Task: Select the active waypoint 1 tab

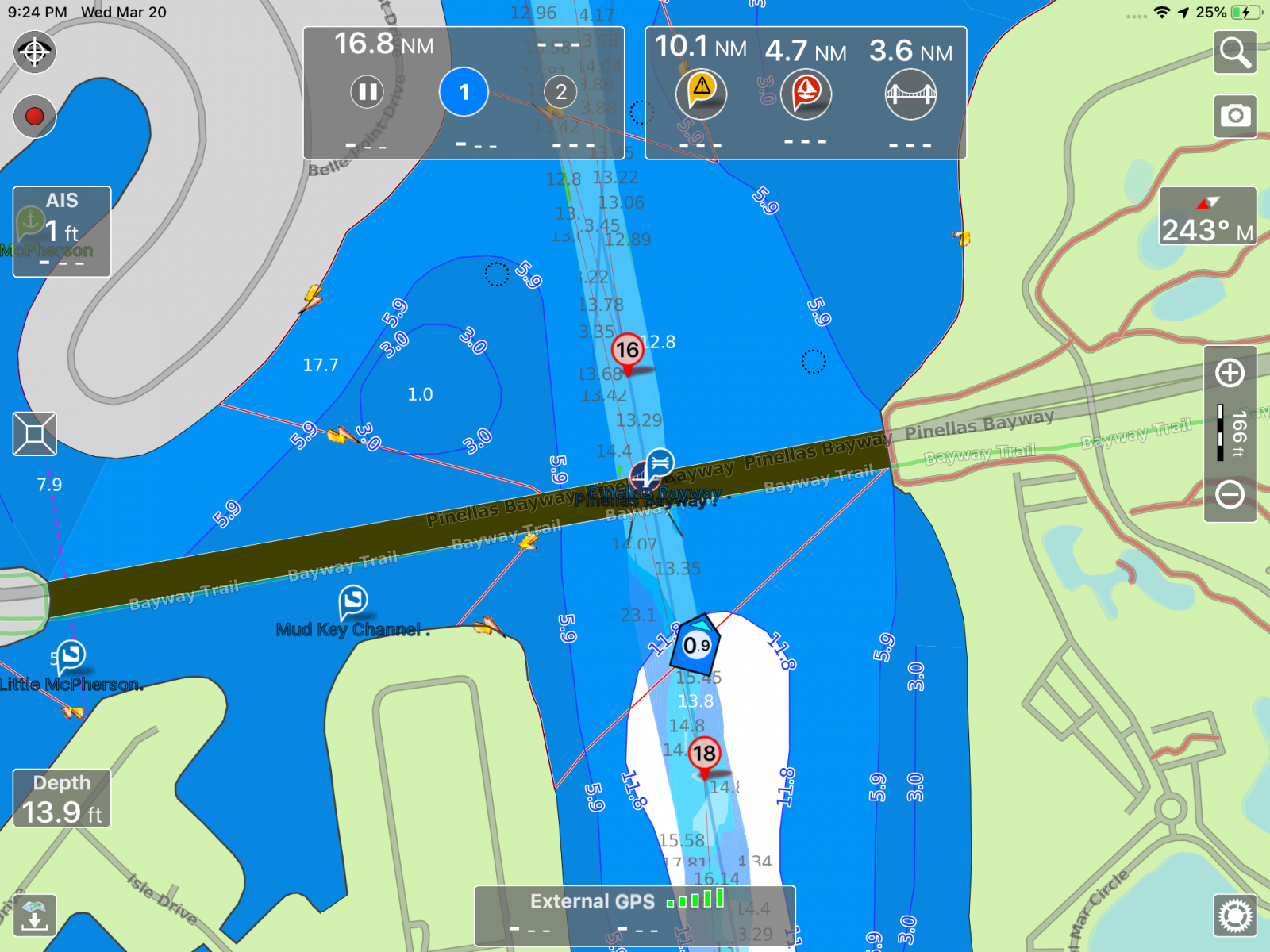Action: point(464,91)
